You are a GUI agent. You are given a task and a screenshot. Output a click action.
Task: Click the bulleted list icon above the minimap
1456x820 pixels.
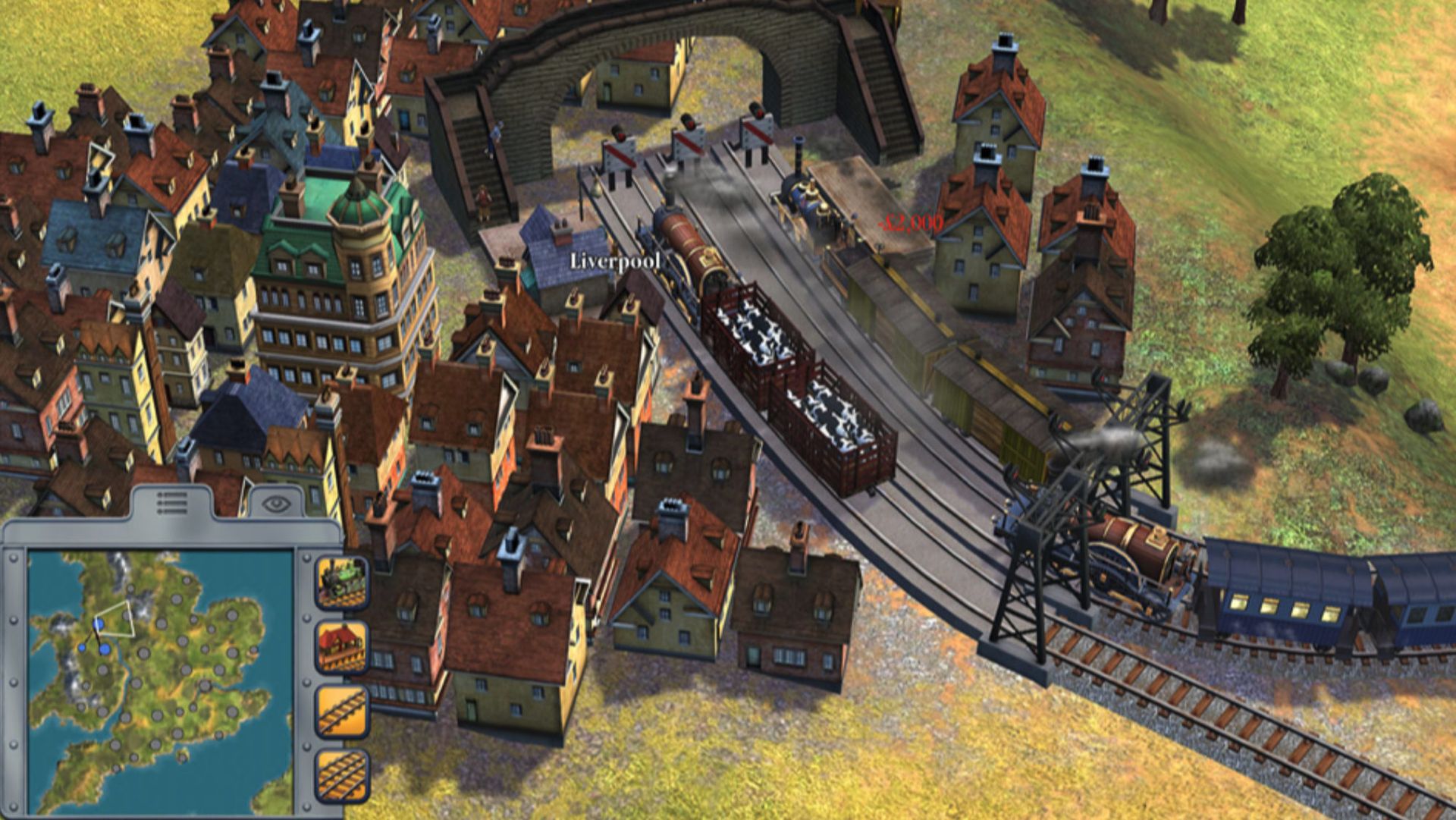173,502
